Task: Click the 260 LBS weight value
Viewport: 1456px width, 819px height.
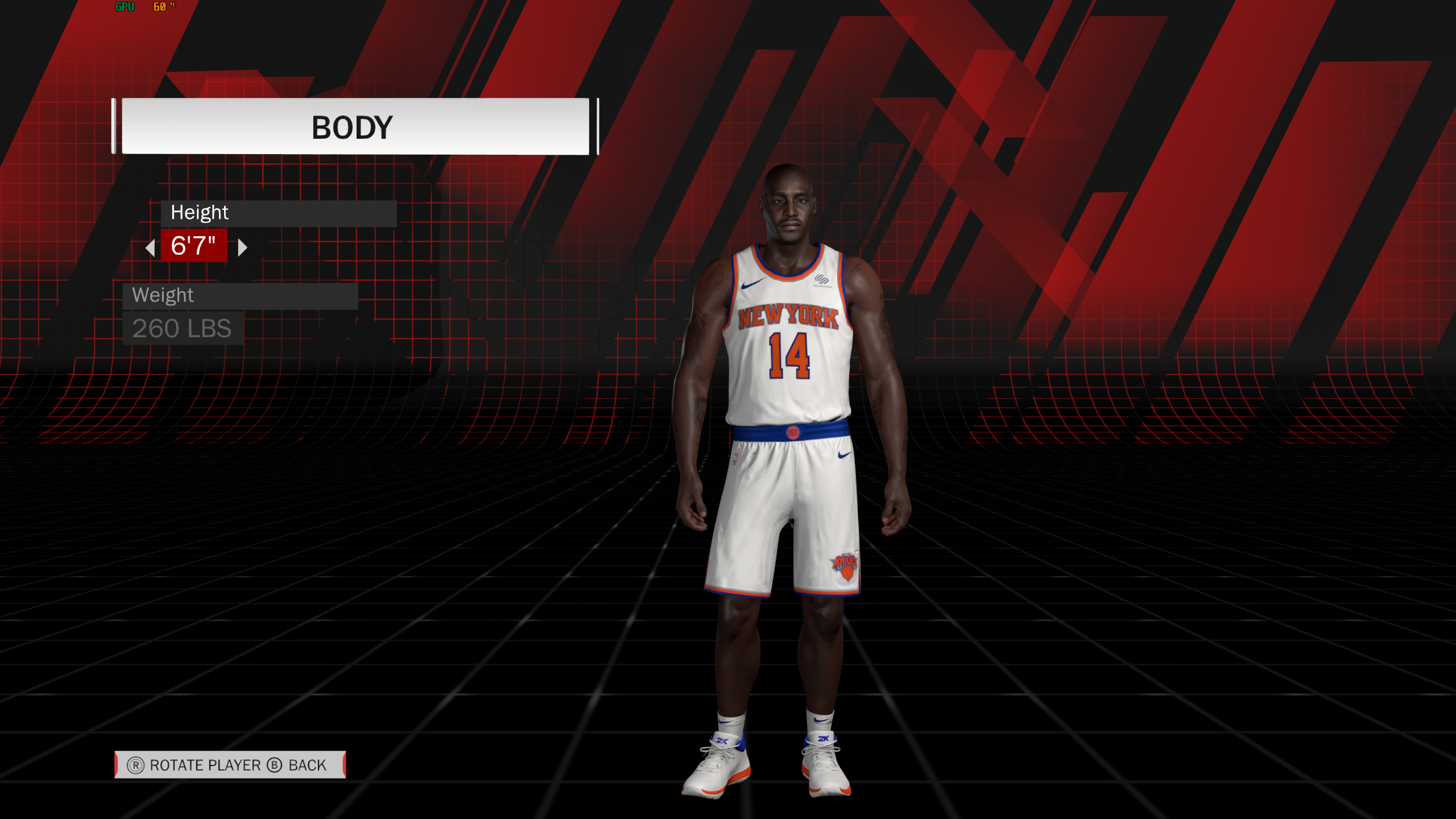Action: point(182,329)
